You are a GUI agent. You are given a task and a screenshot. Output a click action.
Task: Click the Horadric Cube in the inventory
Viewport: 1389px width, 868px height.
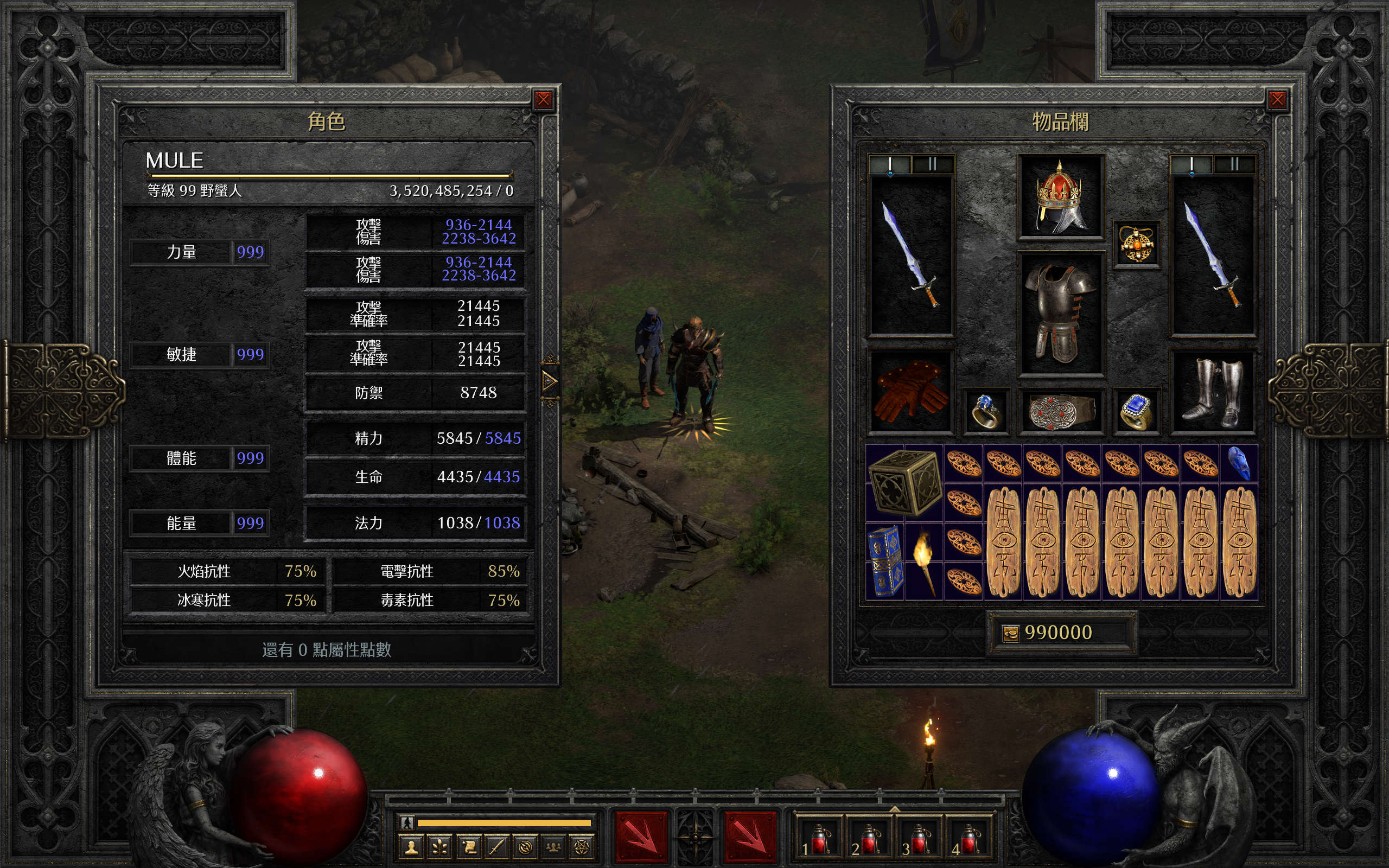tap(904, 482)
